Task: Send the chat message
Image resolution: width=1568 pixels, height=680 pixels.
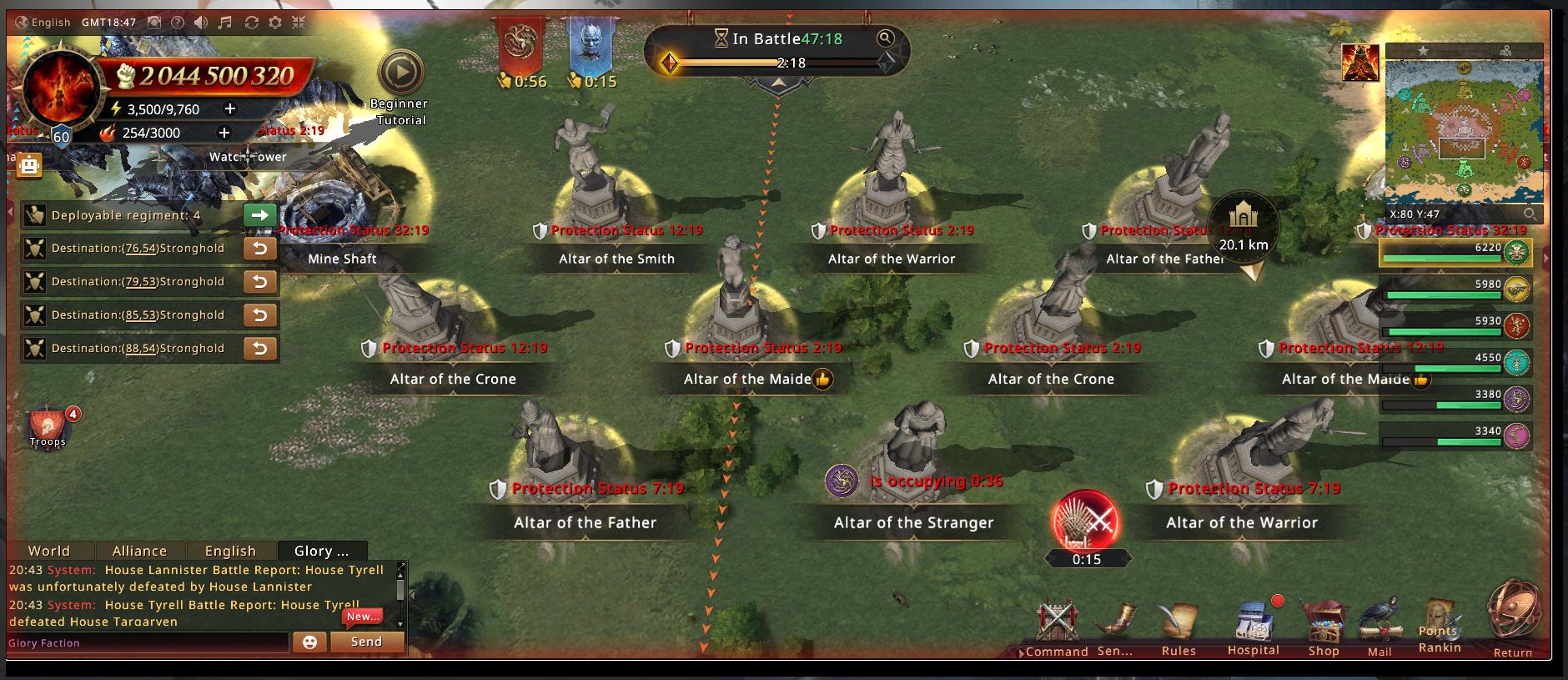Action: click(x=366, y=642)
